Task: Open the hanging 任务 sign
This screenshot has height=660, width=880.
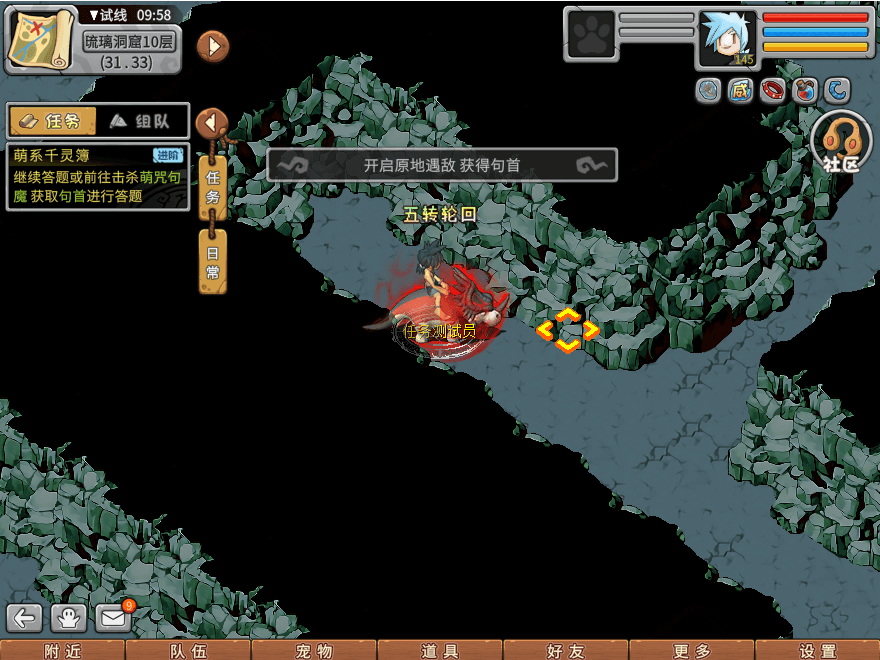Action: 212,186
